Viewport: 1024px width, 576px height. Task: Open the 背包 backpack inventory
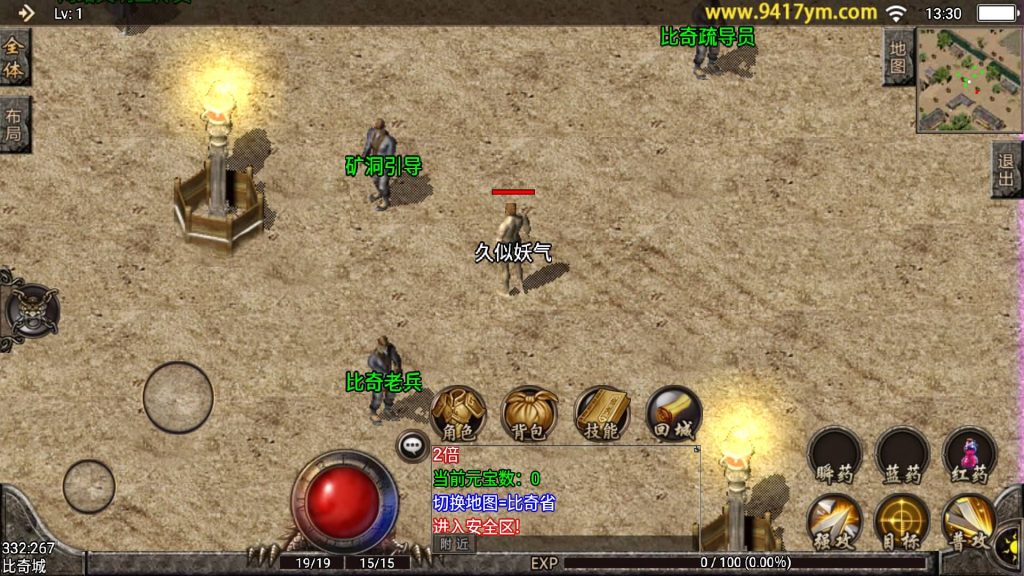(x=530, y=413)
